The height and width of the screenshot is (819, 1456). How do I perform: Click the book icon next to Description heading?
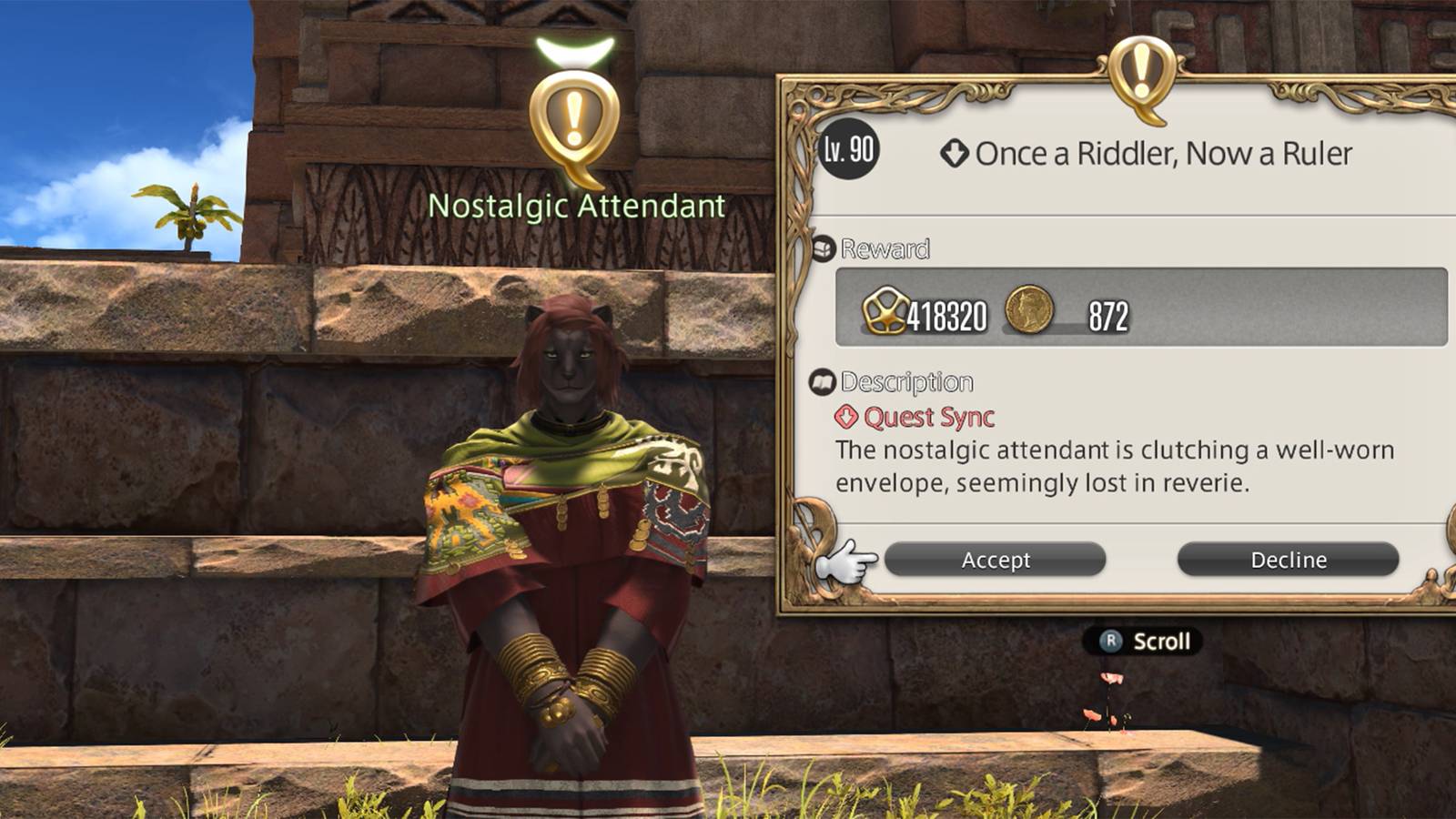click(x=821, y=379)
